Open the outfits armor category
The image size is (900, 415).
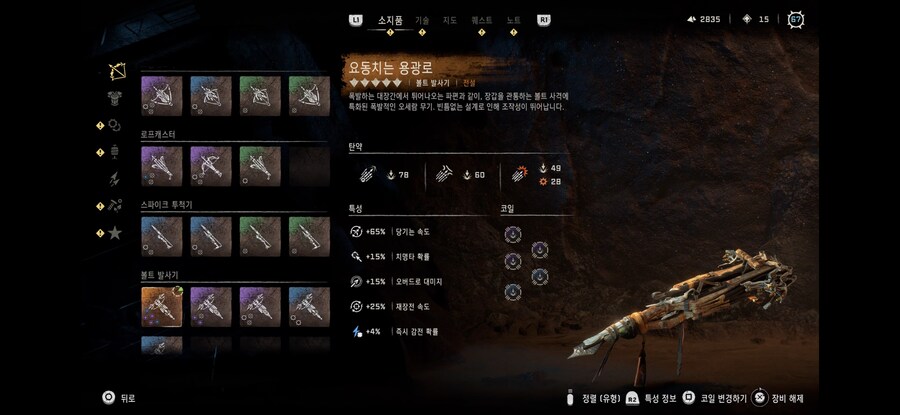pos(116,98)
